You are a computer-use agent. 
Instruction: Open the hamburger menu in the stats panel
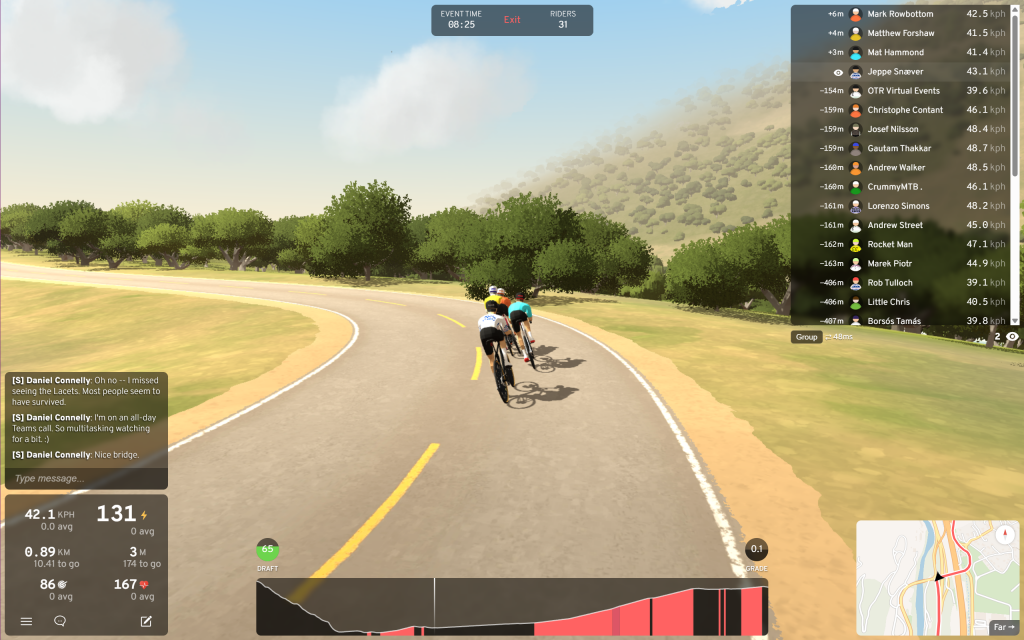click(x=27, y=621)
